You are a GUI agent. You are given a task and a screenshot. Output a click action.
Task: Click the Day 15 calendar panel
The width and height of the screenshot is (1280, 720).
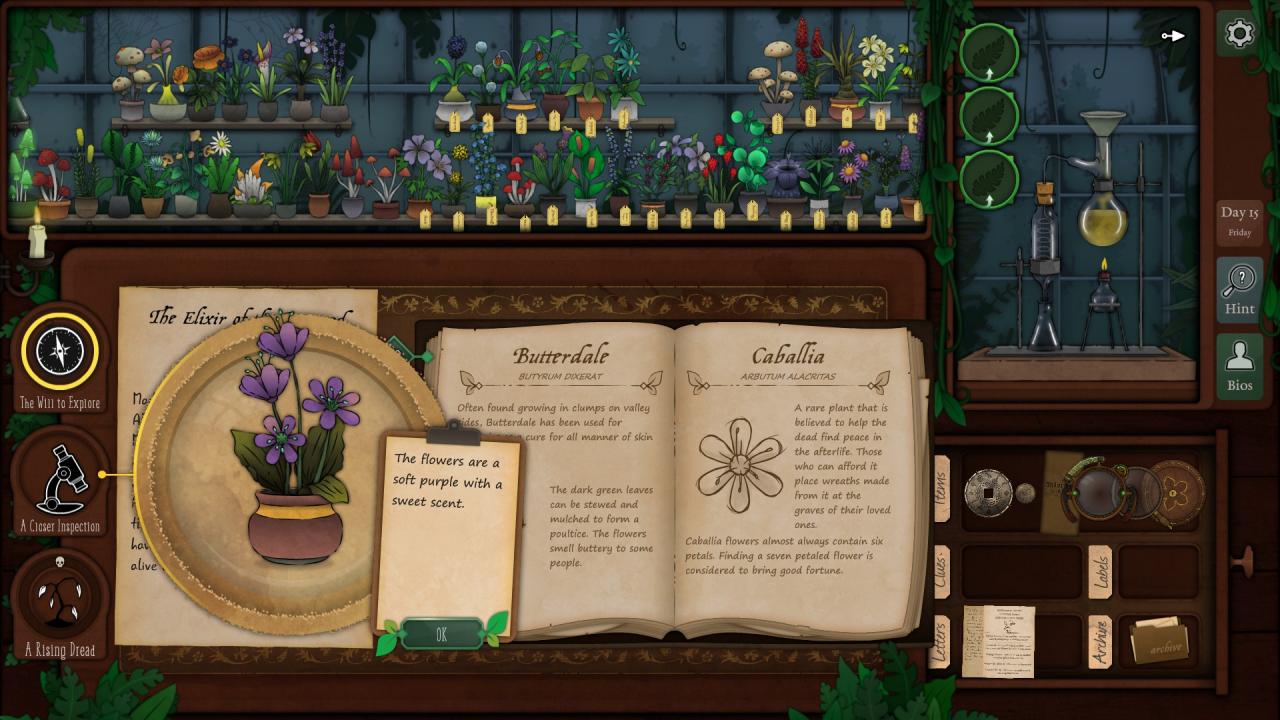(1239, 222)
